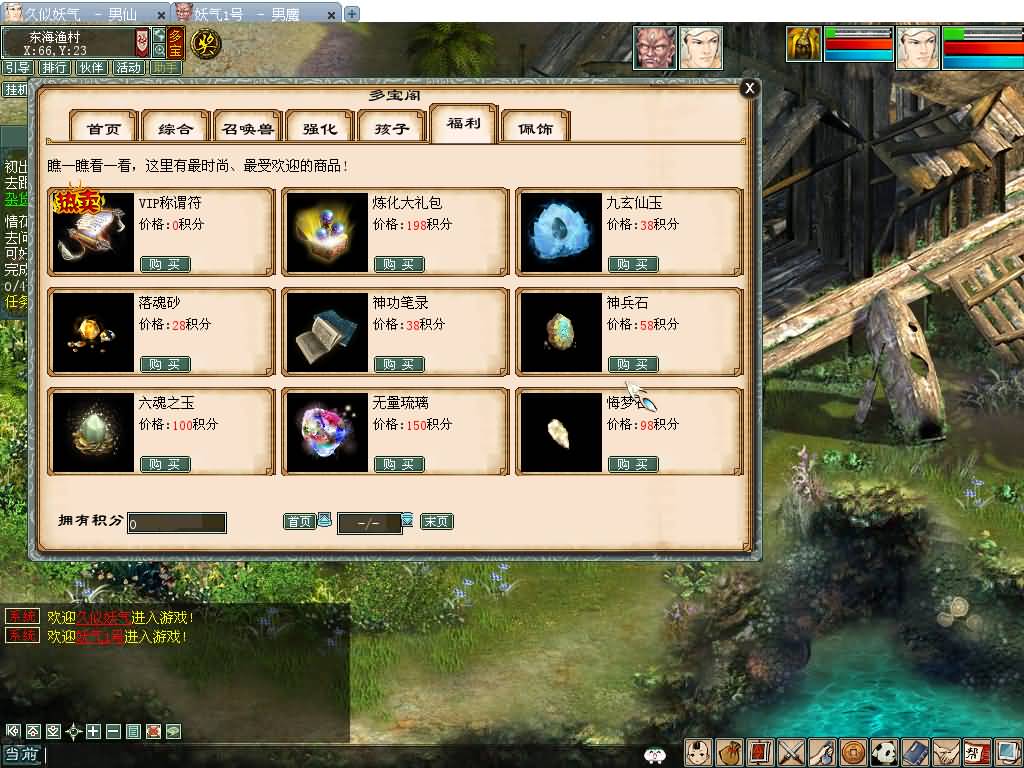1024x768 pixels.
Task: Switch to the 首页 shop tab
Action: point(104,128)
